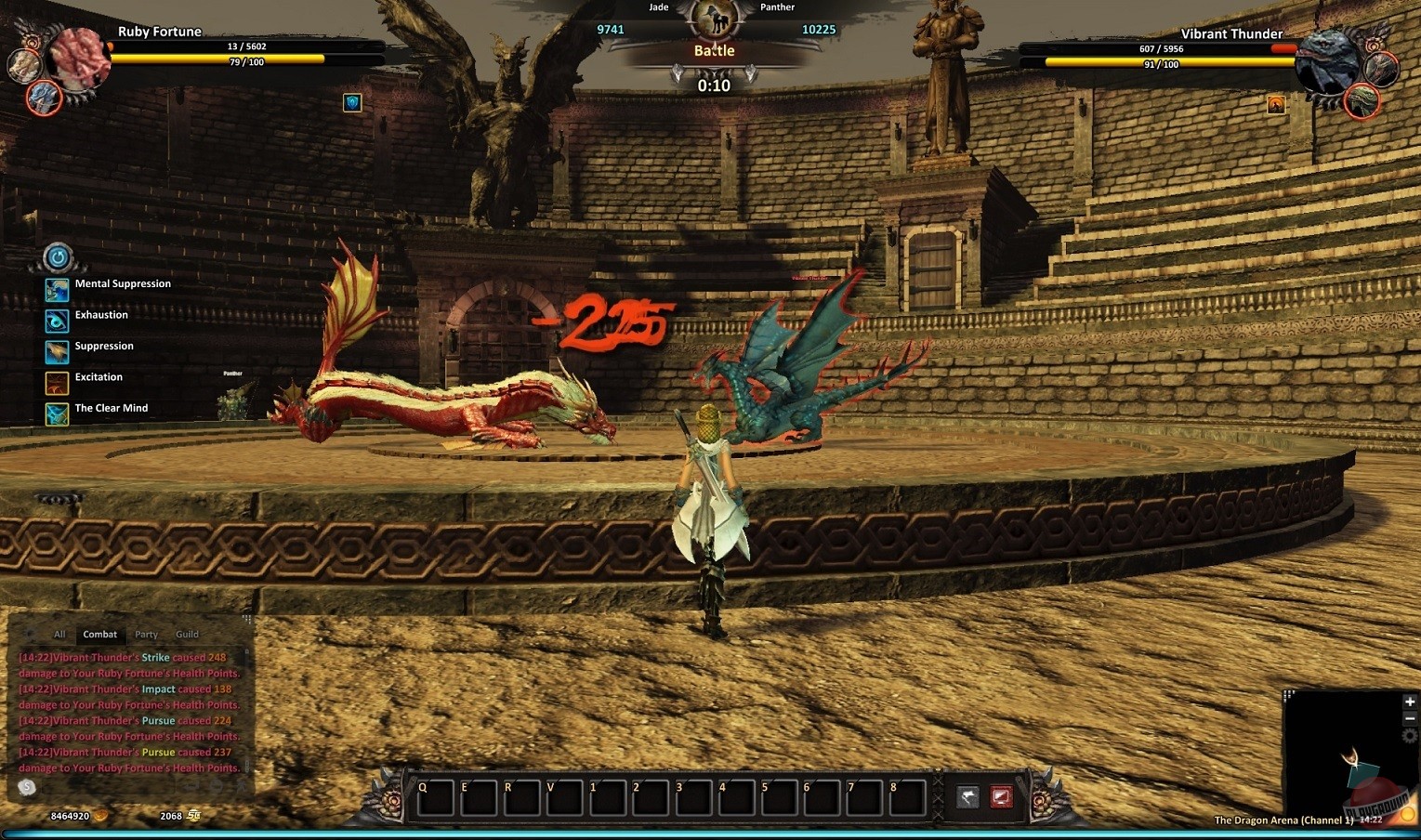Switch to the Combat chat tab
The height and width of the screenshot is (840, 1421).
pyautogui.click(x=99, y=634)
